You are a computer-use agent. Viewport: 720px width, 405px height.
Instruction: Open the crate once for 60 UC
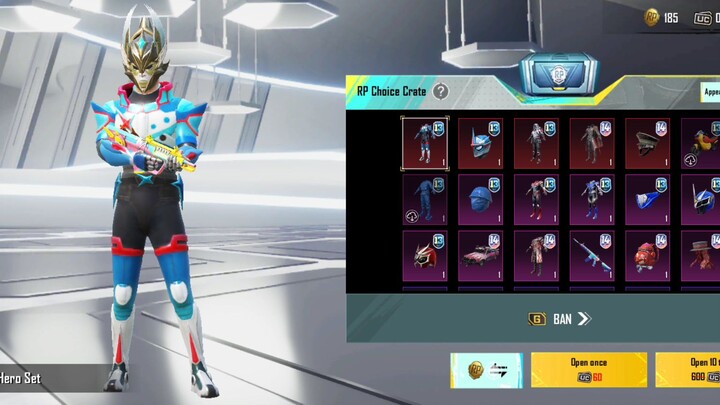point(588,369)
